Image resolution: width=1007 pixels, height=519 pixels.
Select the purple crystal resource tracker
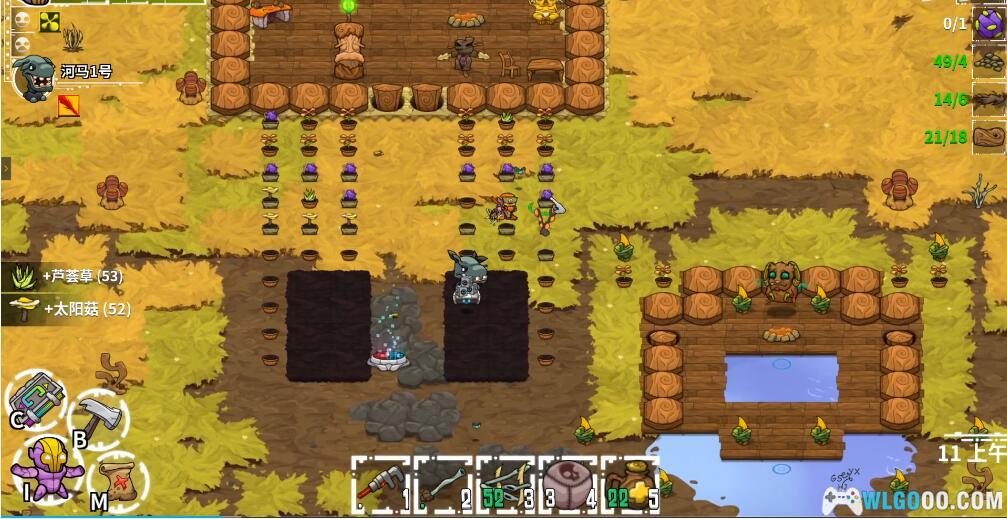tap(989, 24)
